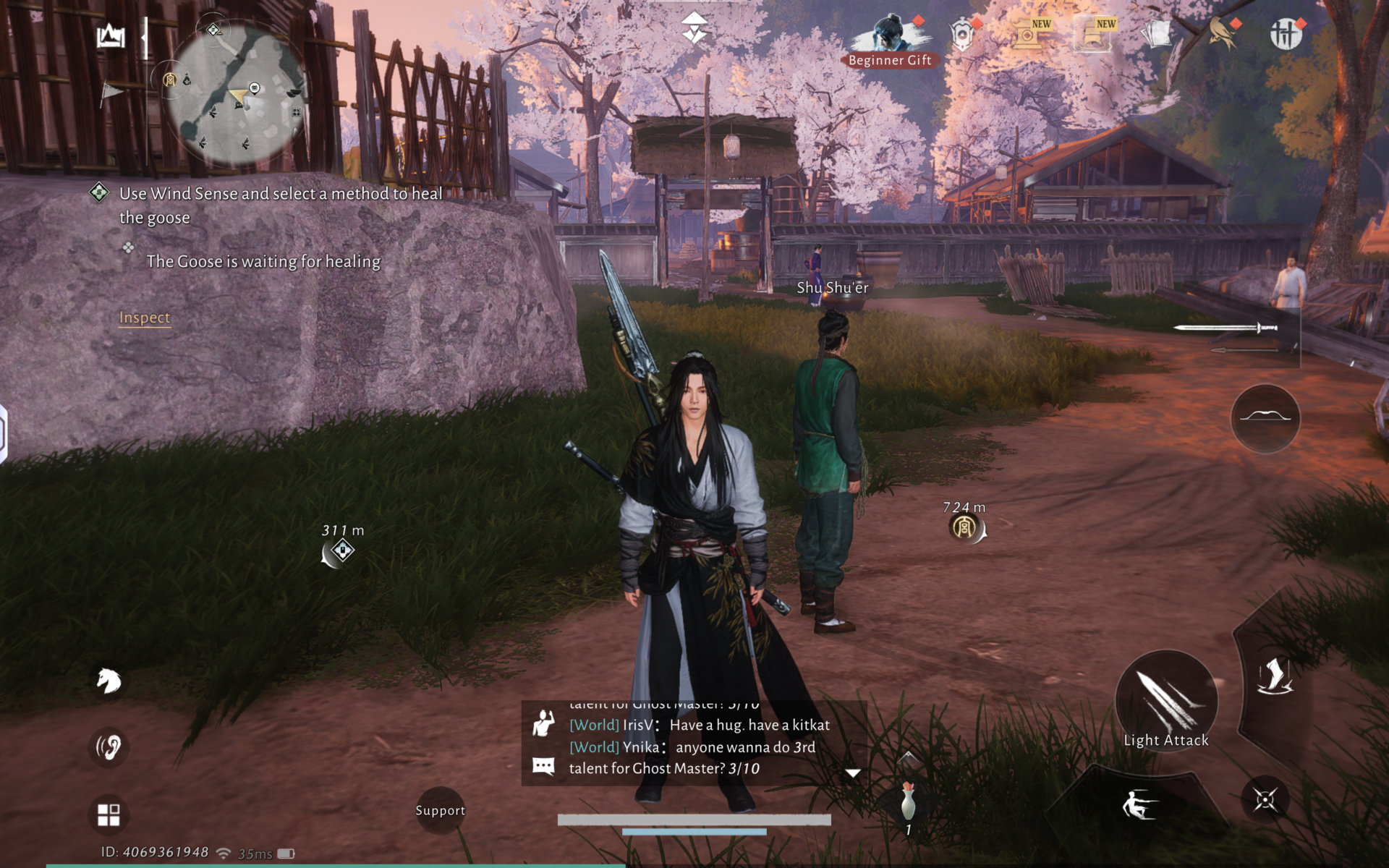
Task: Open the bird icon in top bar
Action: 1222,33
